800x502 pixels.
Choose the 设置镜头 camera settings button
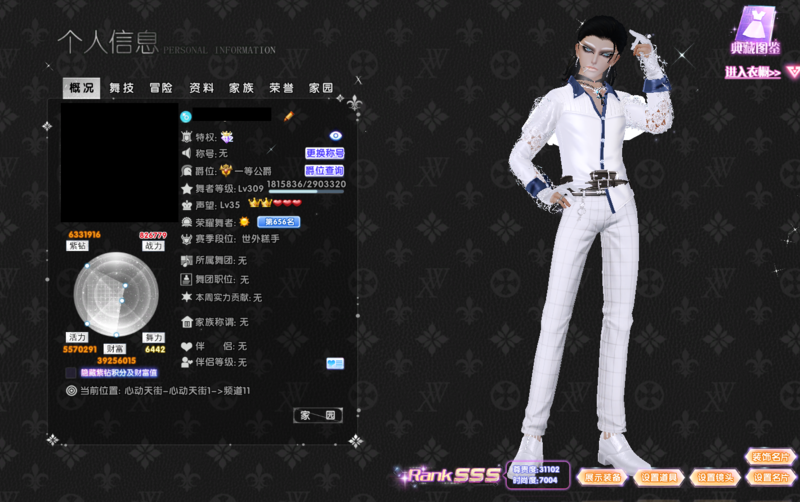click(x=715, y=477)
